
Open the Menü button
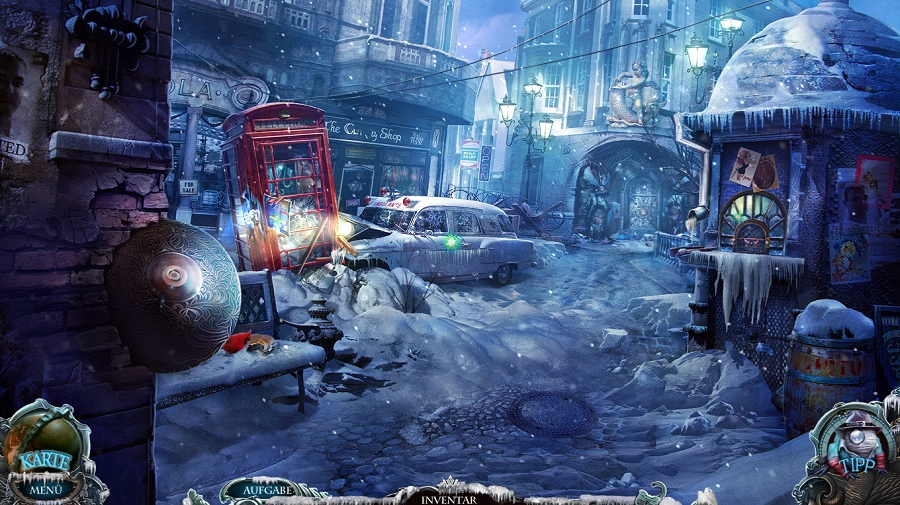45,489
